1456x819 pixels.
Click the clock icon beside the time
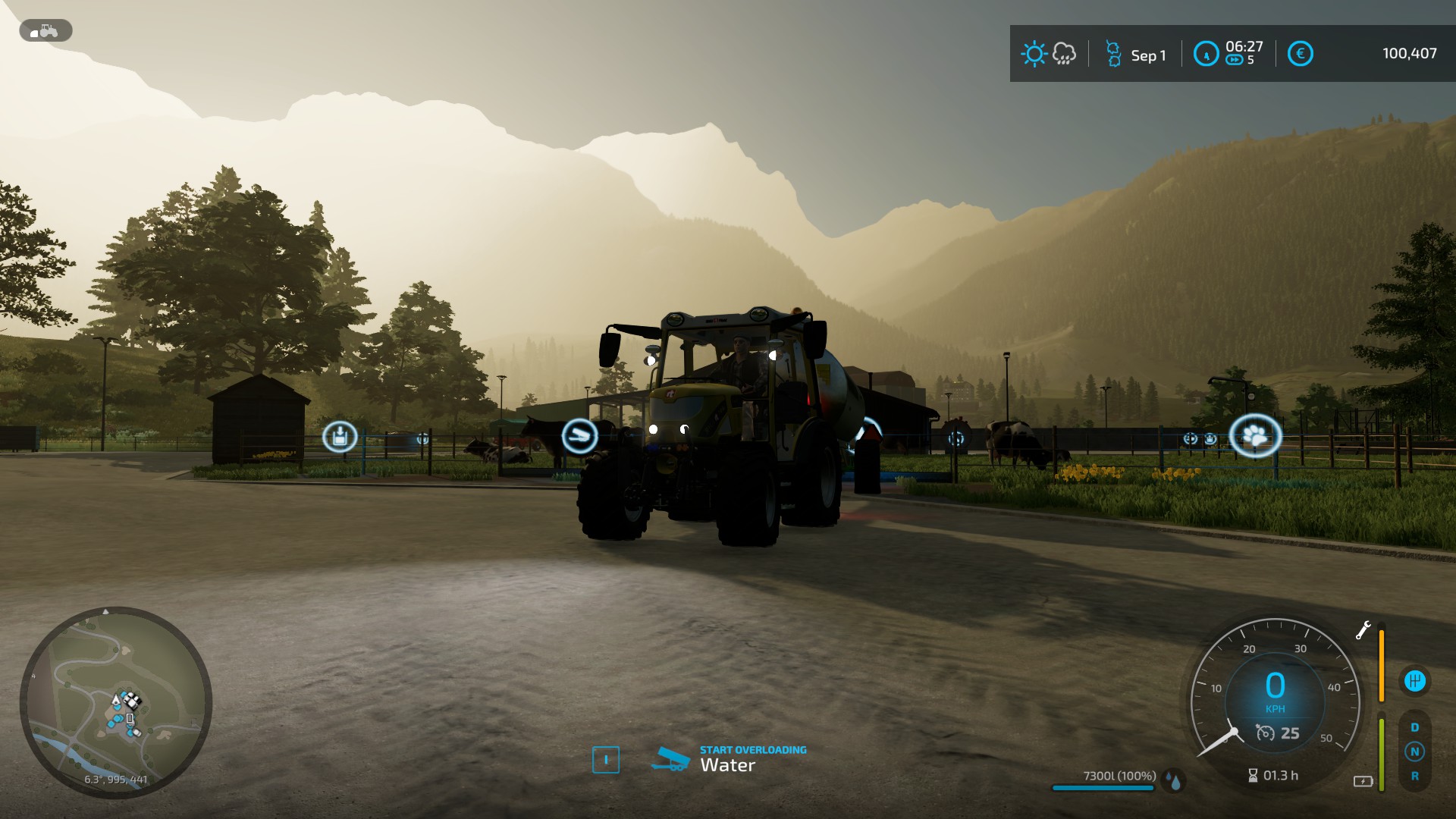tap(1206, 54)
